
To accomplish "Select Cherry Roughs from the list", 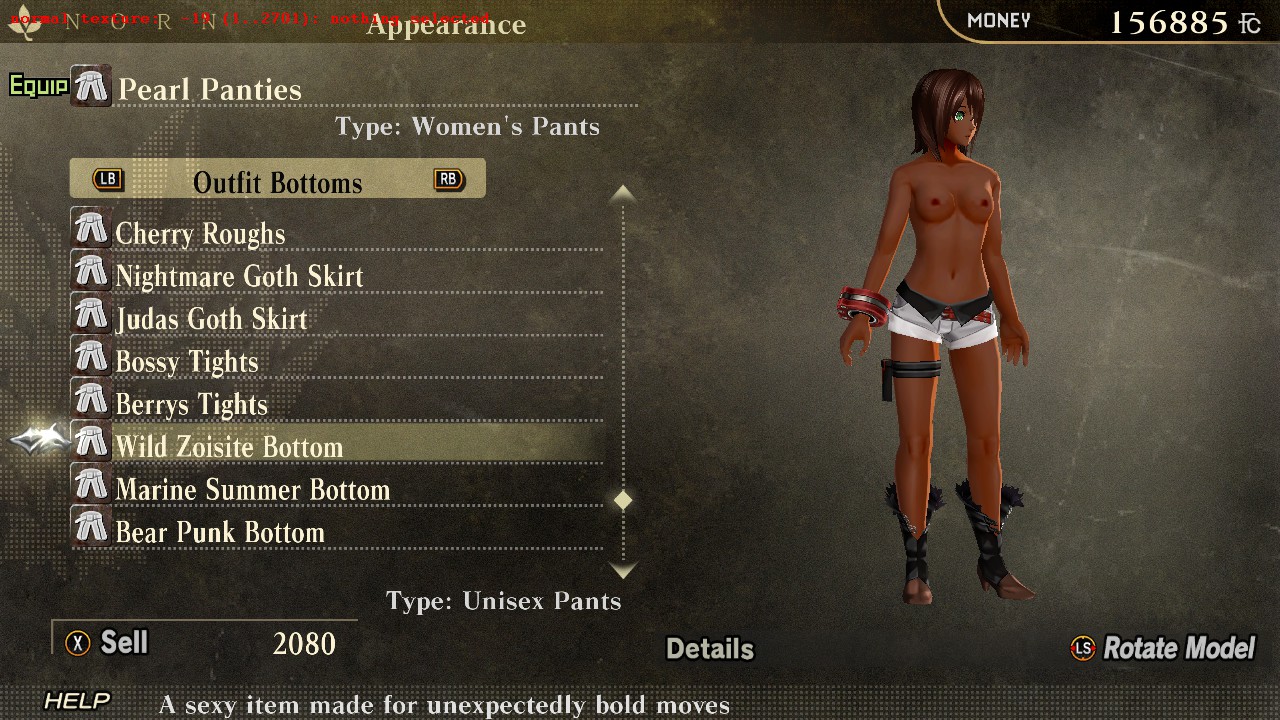I will tap(200, 233).
